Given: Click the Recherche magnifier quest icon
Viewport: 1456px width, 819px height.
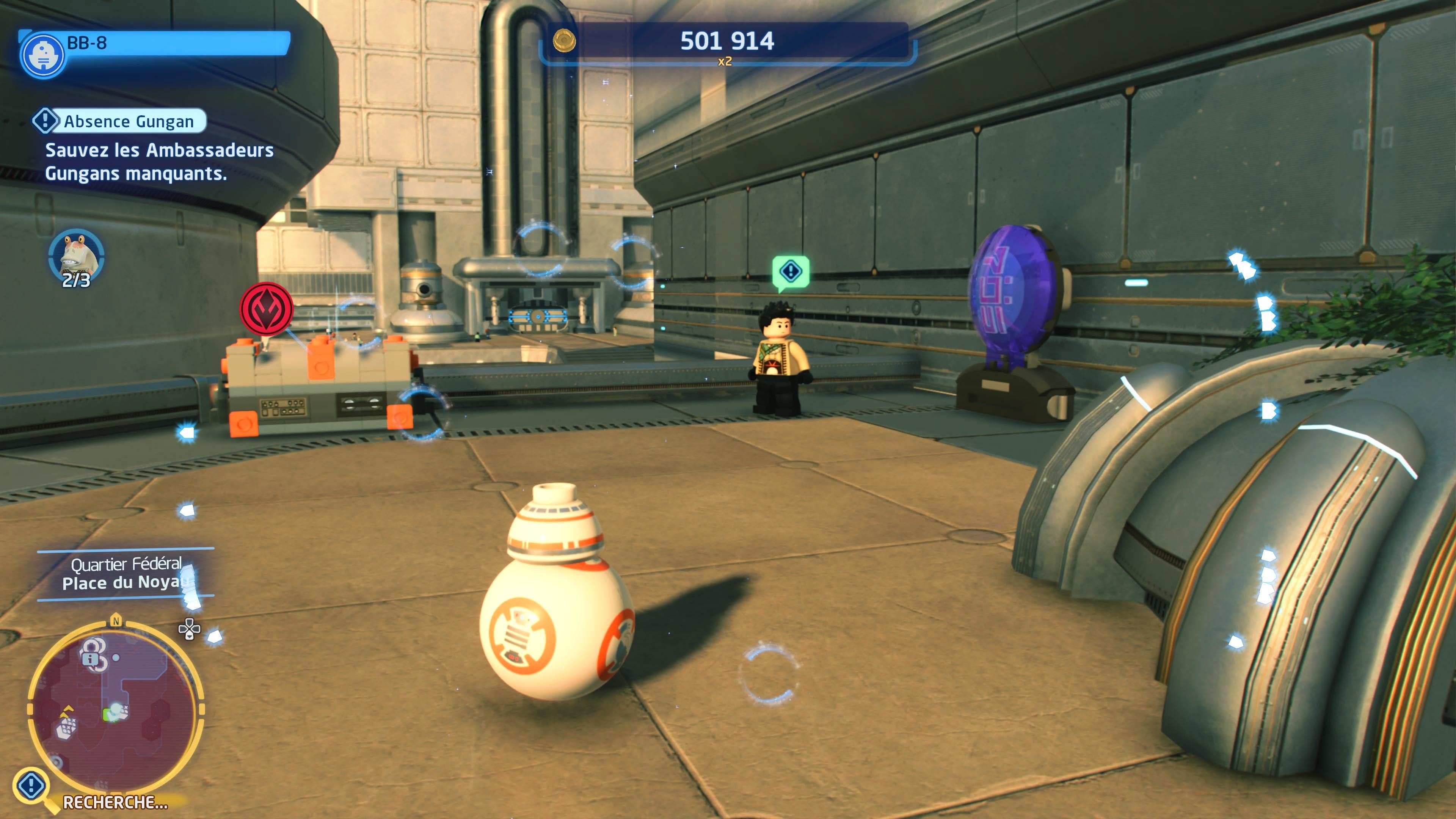Looking at the screenshot, I should (x=31, y=784).
